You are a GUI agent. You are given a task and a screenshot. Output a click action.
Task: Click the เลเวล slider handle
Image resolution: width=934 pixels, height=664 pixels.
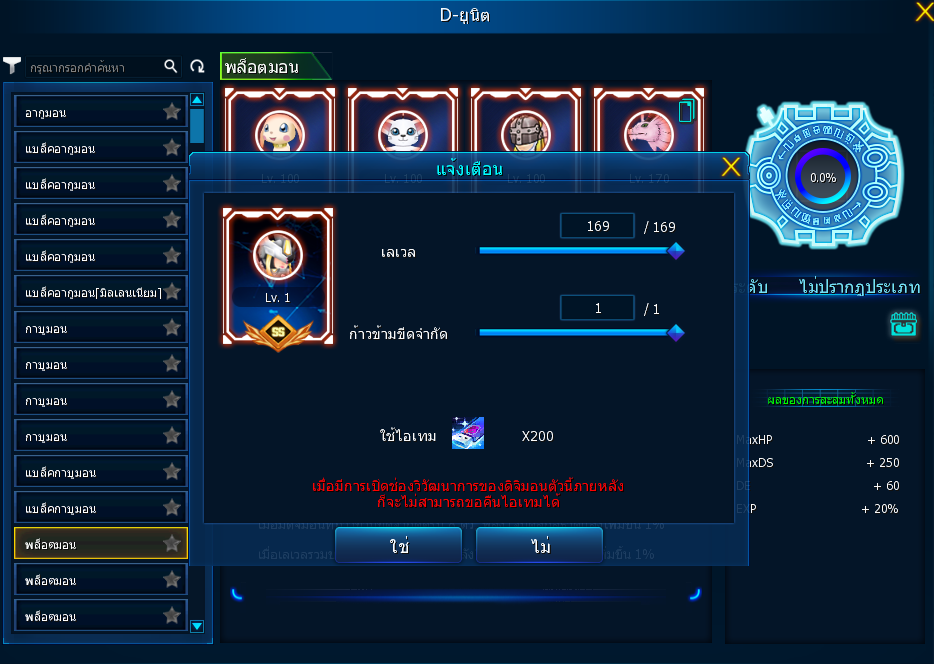675,251
